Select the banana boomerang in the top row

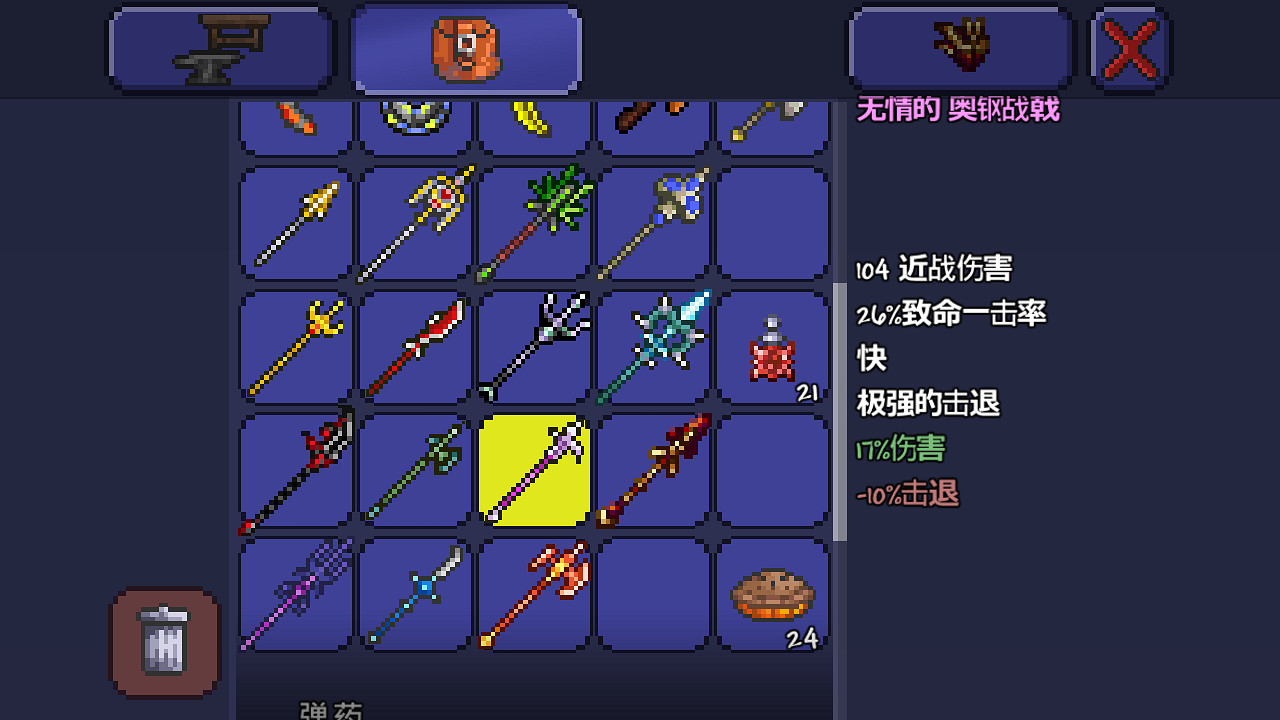tap(533, 118)
